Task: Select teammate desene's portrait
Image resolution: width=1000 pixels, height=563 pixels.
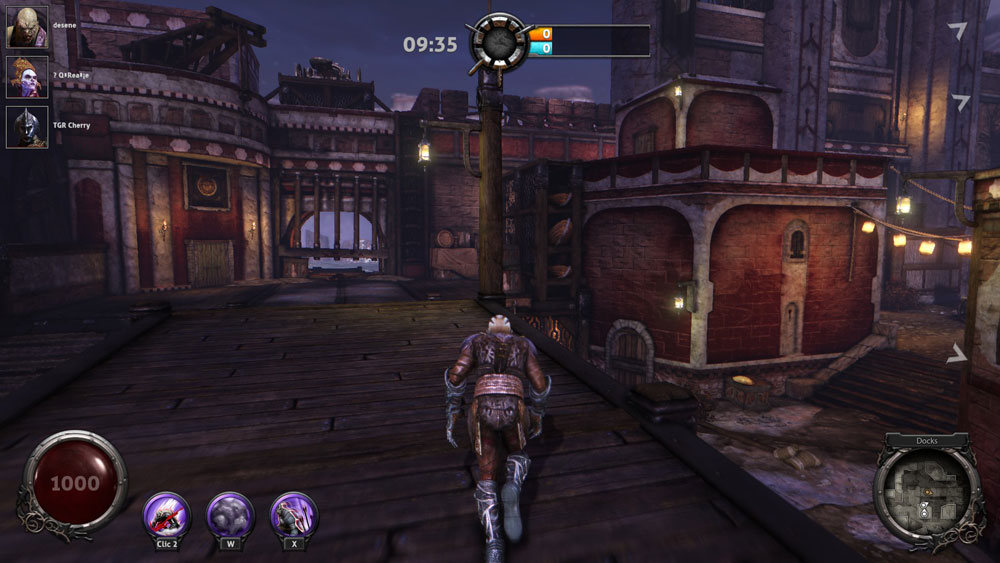Action: click(x=27, y=27)
